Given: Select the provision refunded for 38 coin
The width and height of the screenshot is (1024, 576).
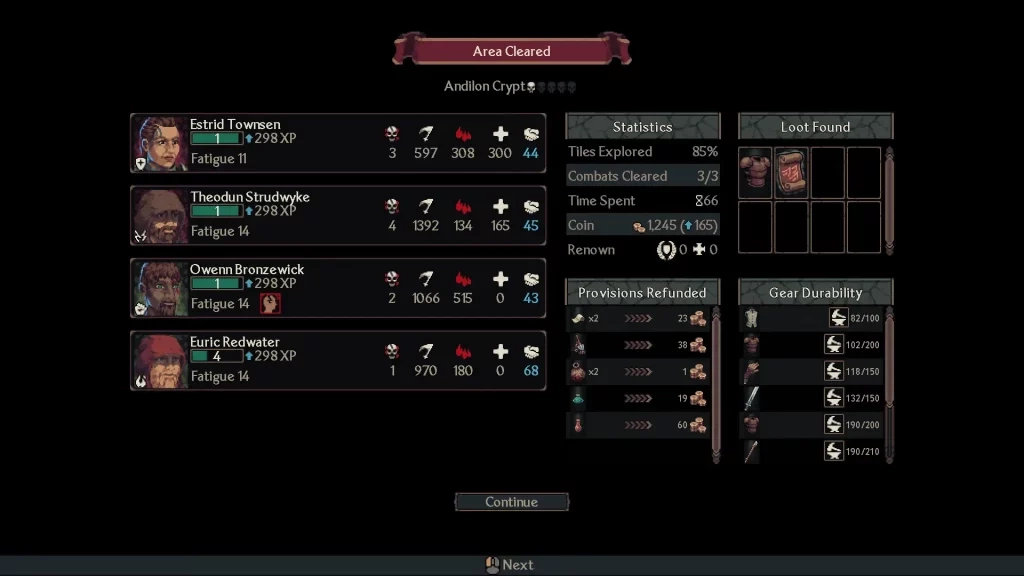Looking at the screenshot, I should pos(638,345).
